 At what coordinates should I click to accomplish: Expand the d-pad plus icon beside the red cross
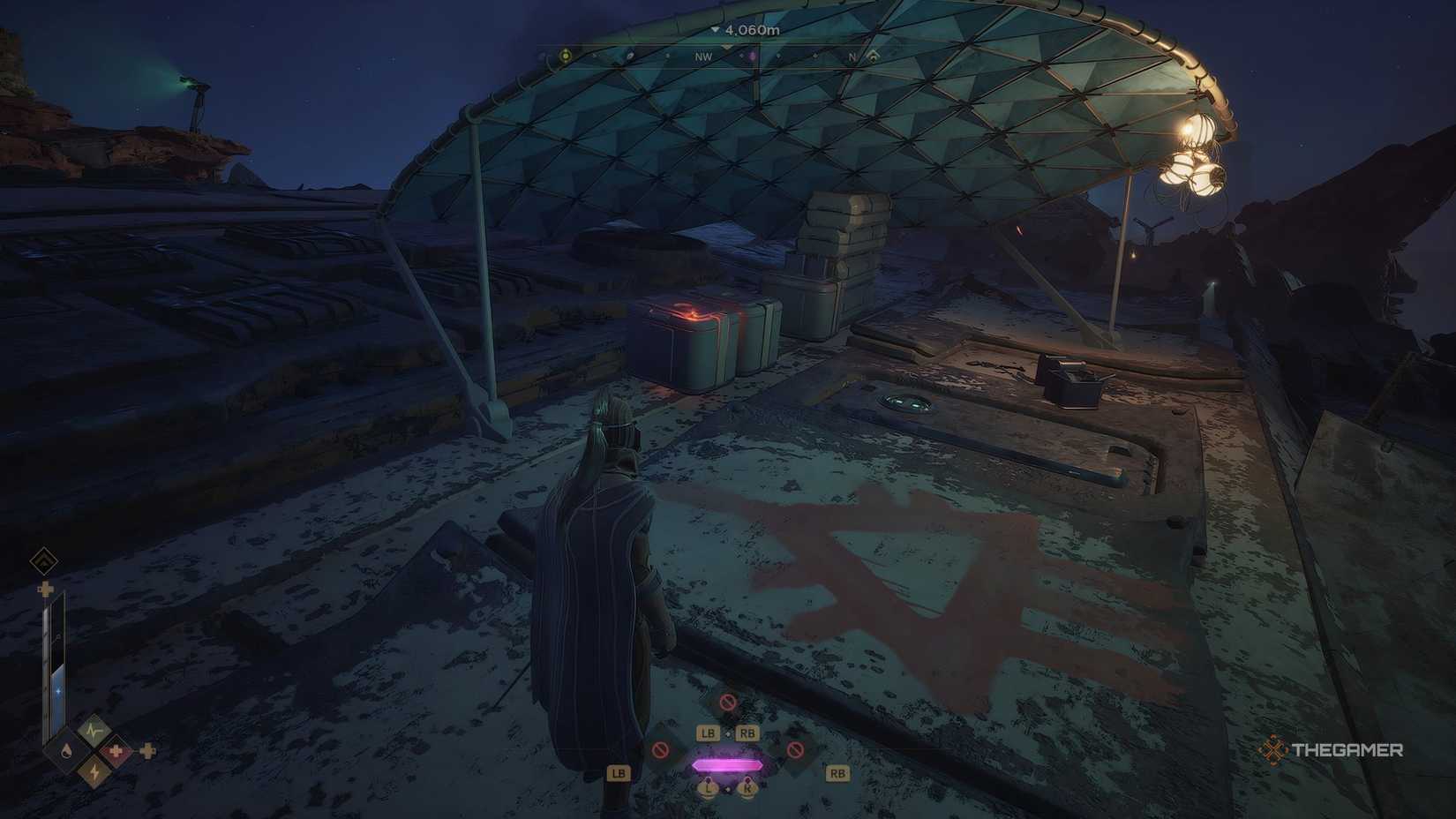(148, 751)
